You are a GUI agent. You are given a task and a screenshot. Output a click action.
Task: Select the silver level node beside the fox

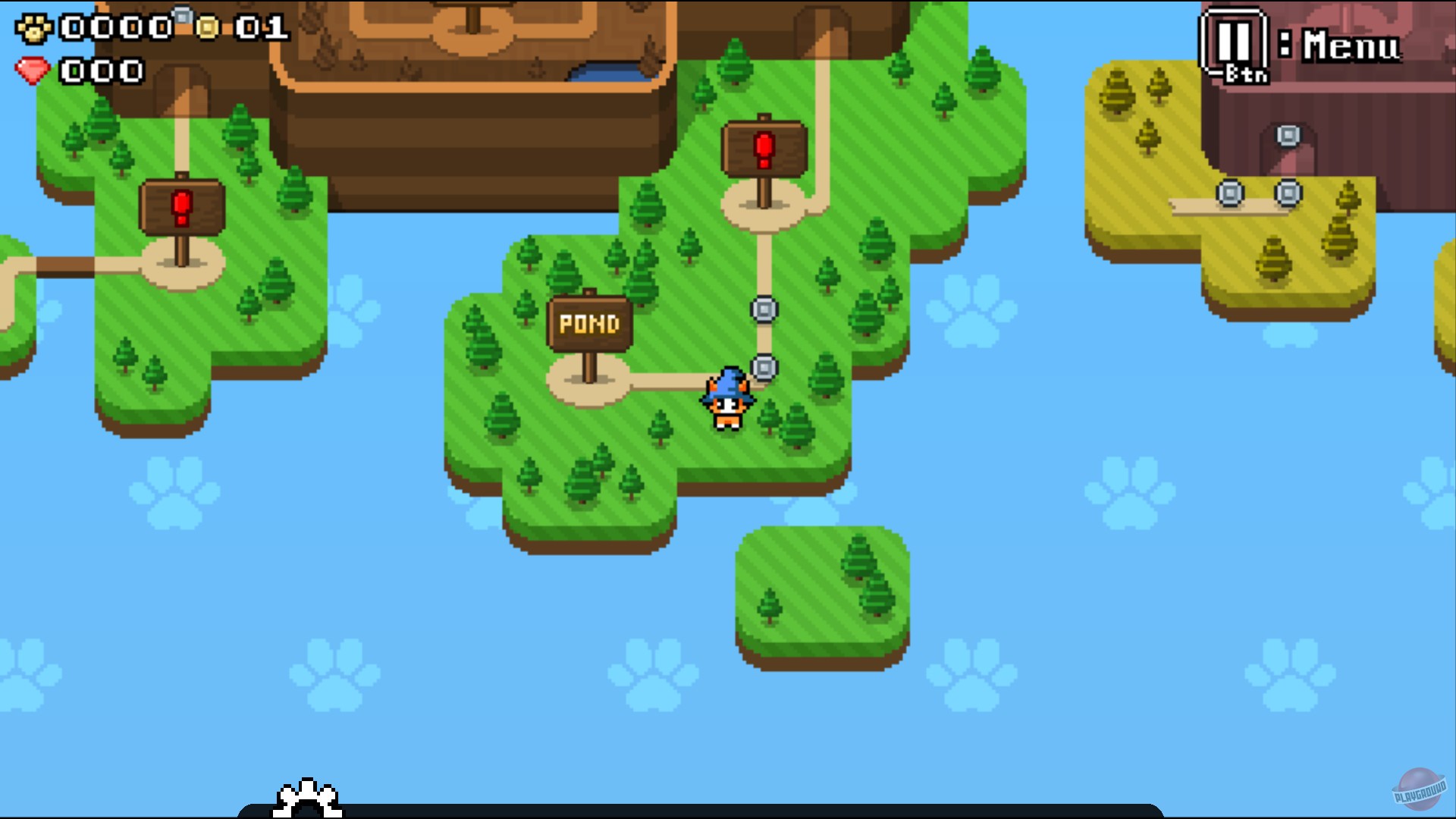click(766, 367)
